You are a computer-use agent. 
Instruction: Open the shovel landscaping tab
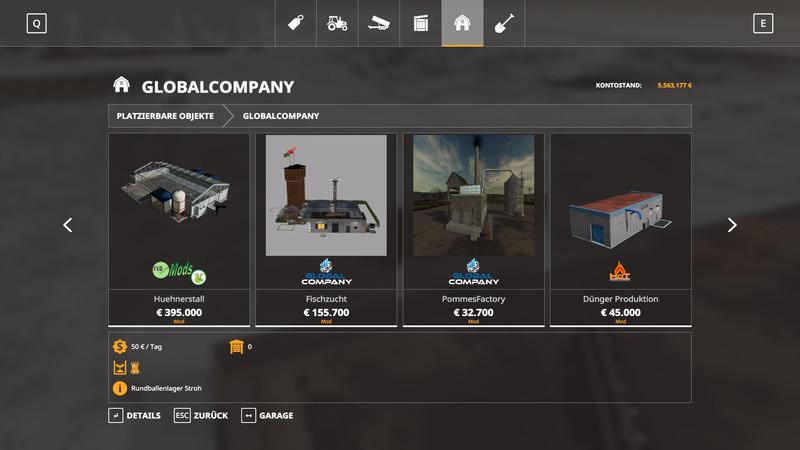504,23
